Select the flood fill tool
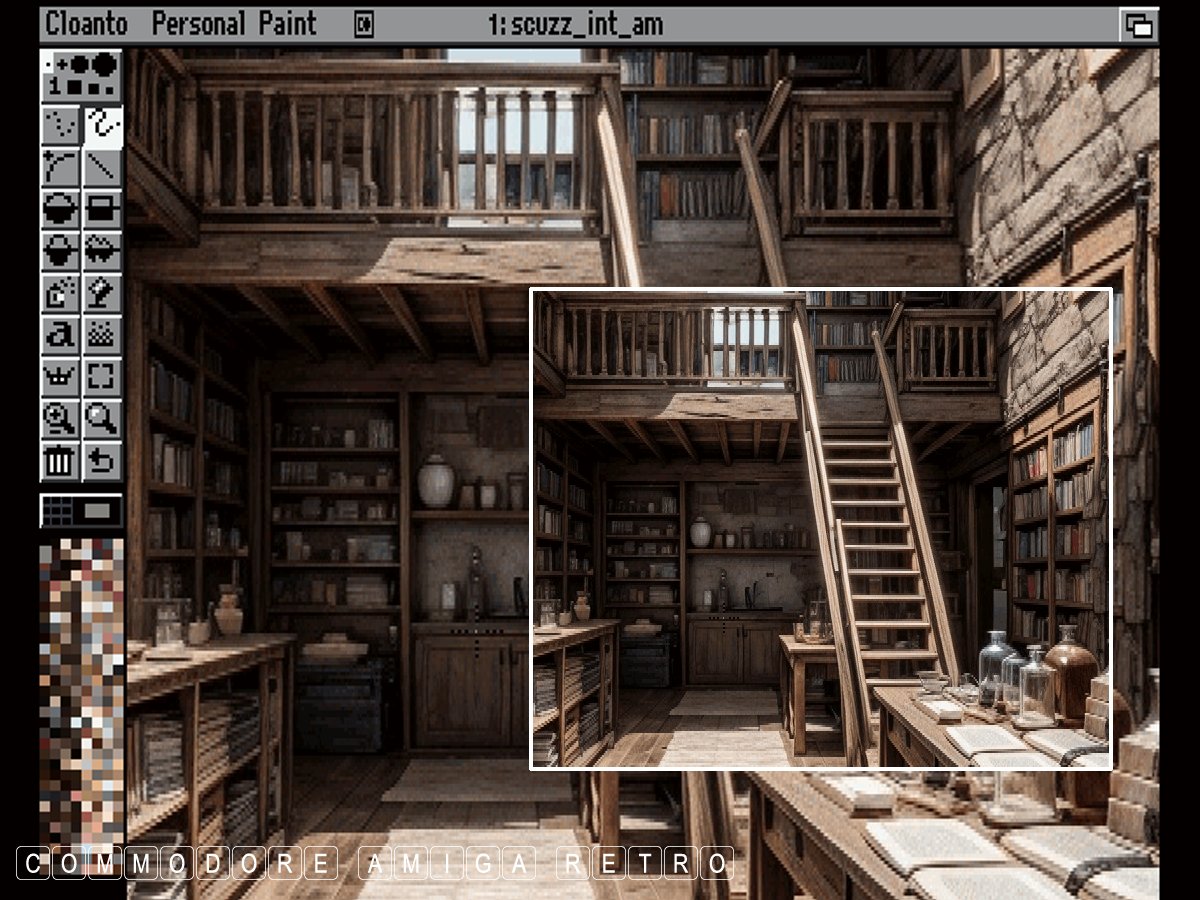The height and width of the screenshot is (900, 1200). point(103,293)
